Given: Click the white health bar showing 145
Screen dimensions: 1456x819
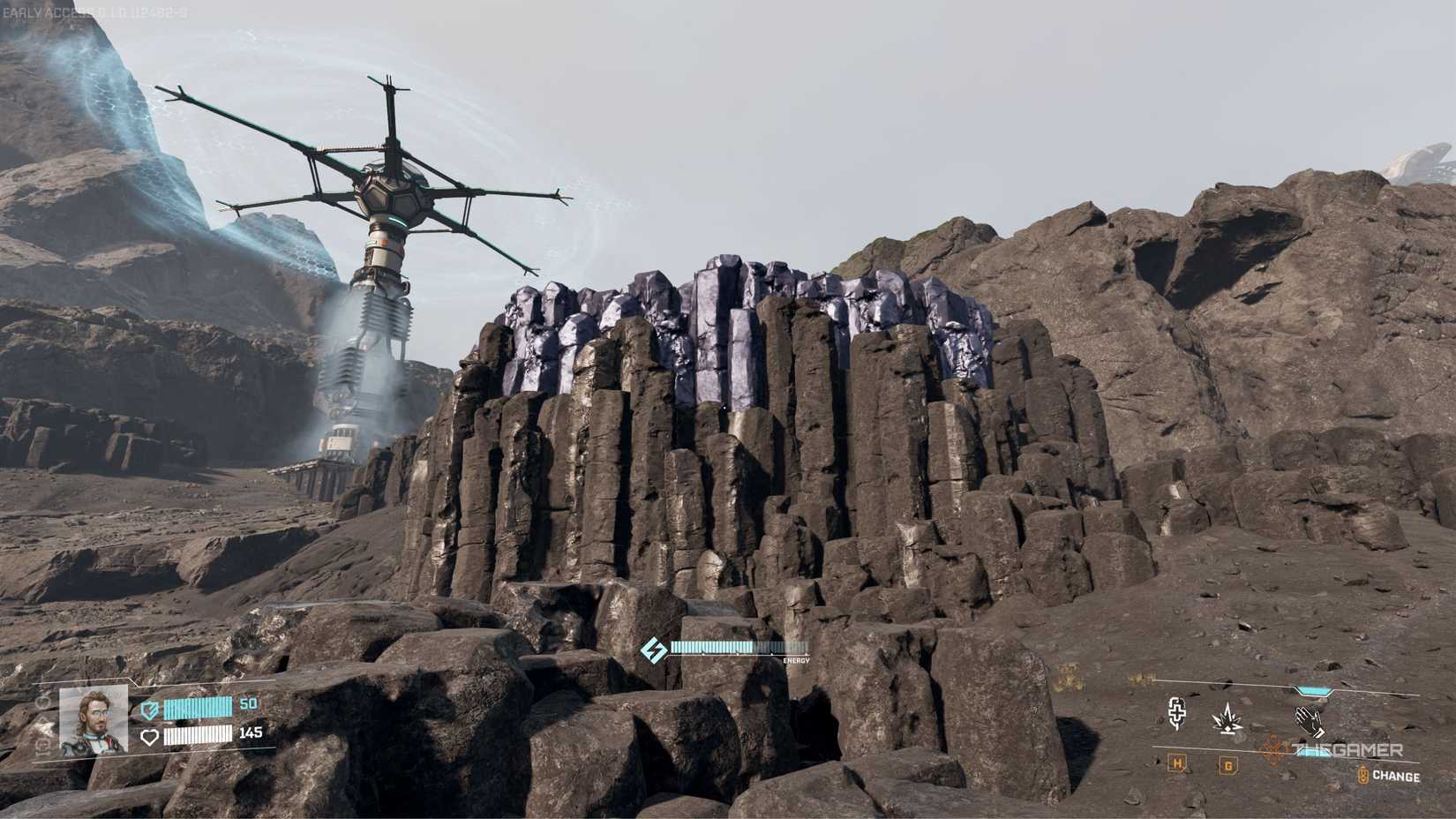Looking at the screenshot, I should pyautogui.click(x=198, y=736).
